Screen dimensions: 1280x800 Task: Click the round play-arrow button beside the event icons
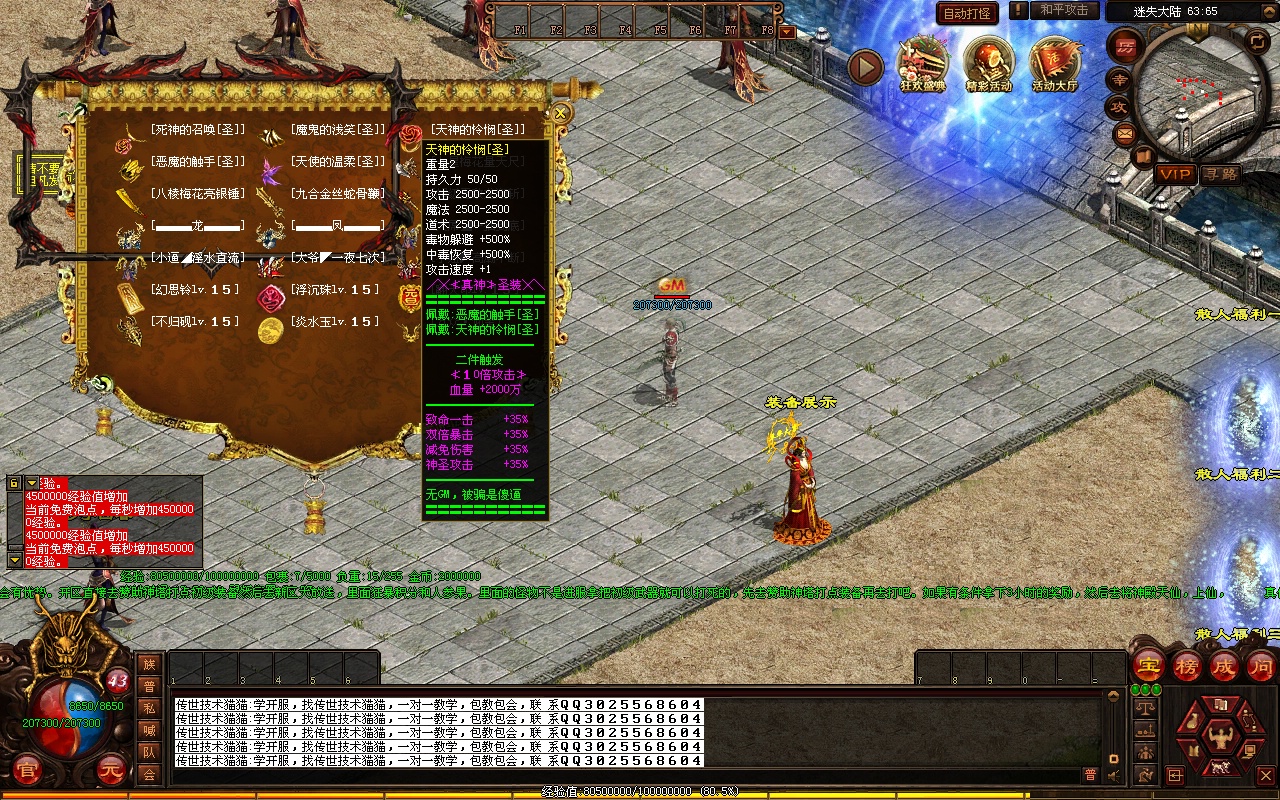click(x=866, y=67)
